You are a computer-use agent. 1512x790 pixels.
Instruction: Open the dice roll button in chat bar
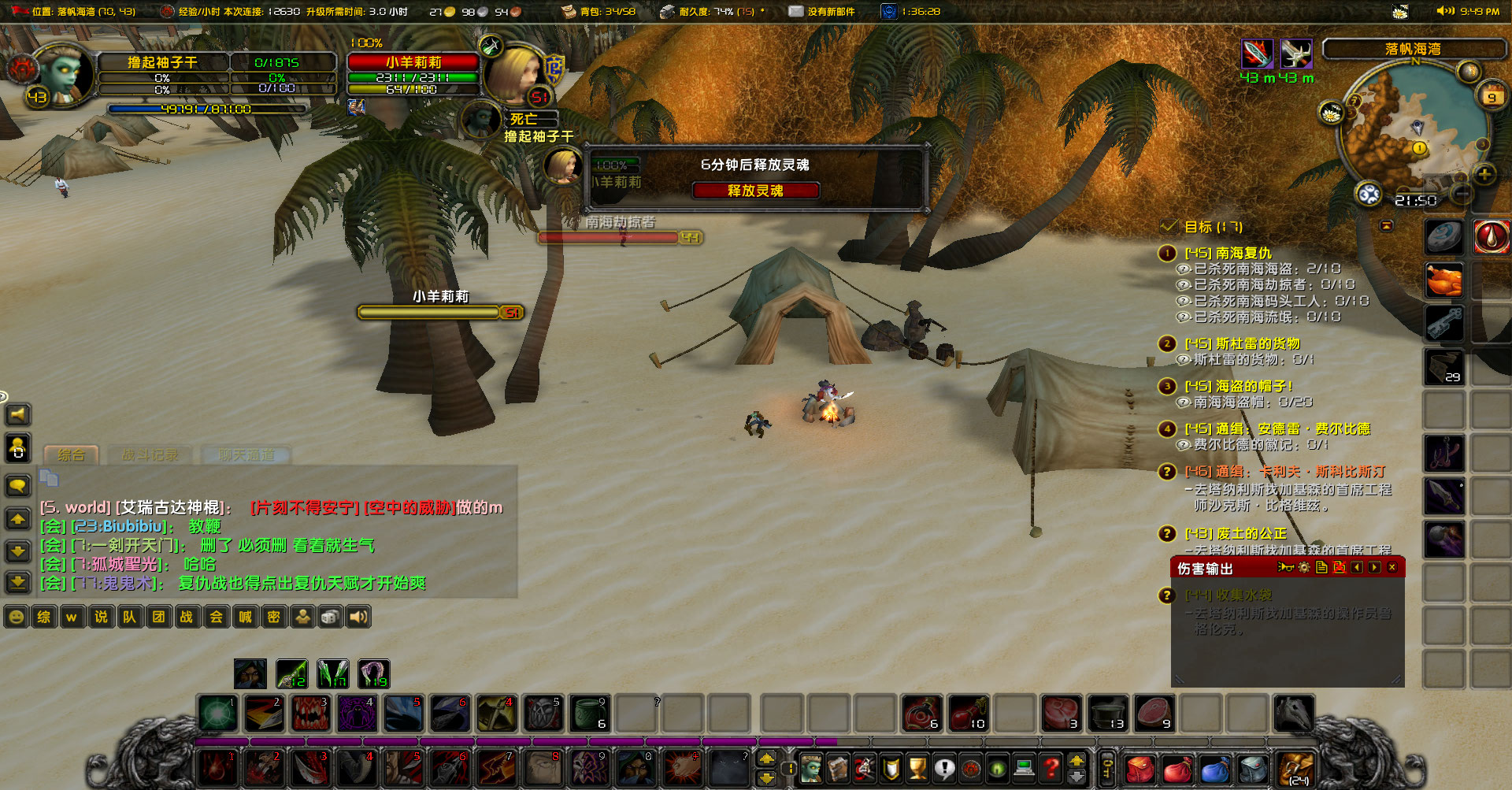(x=330, y=617)
